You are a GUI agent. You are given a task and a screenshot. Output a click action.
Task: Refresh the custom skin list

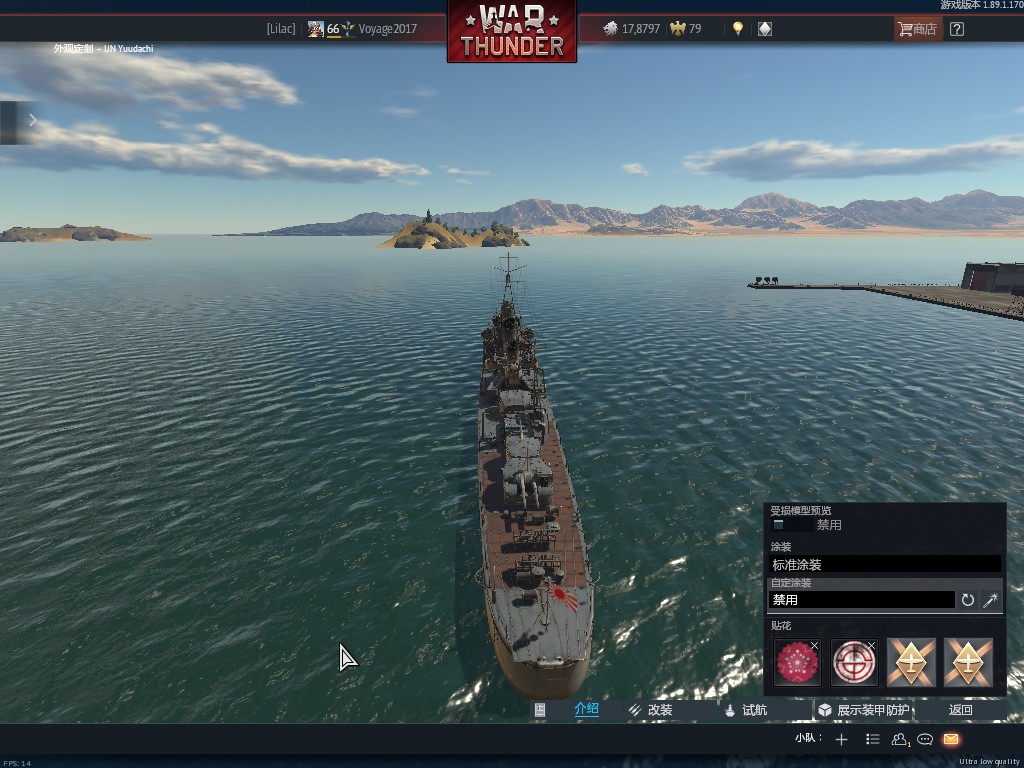tap(968, 600)
